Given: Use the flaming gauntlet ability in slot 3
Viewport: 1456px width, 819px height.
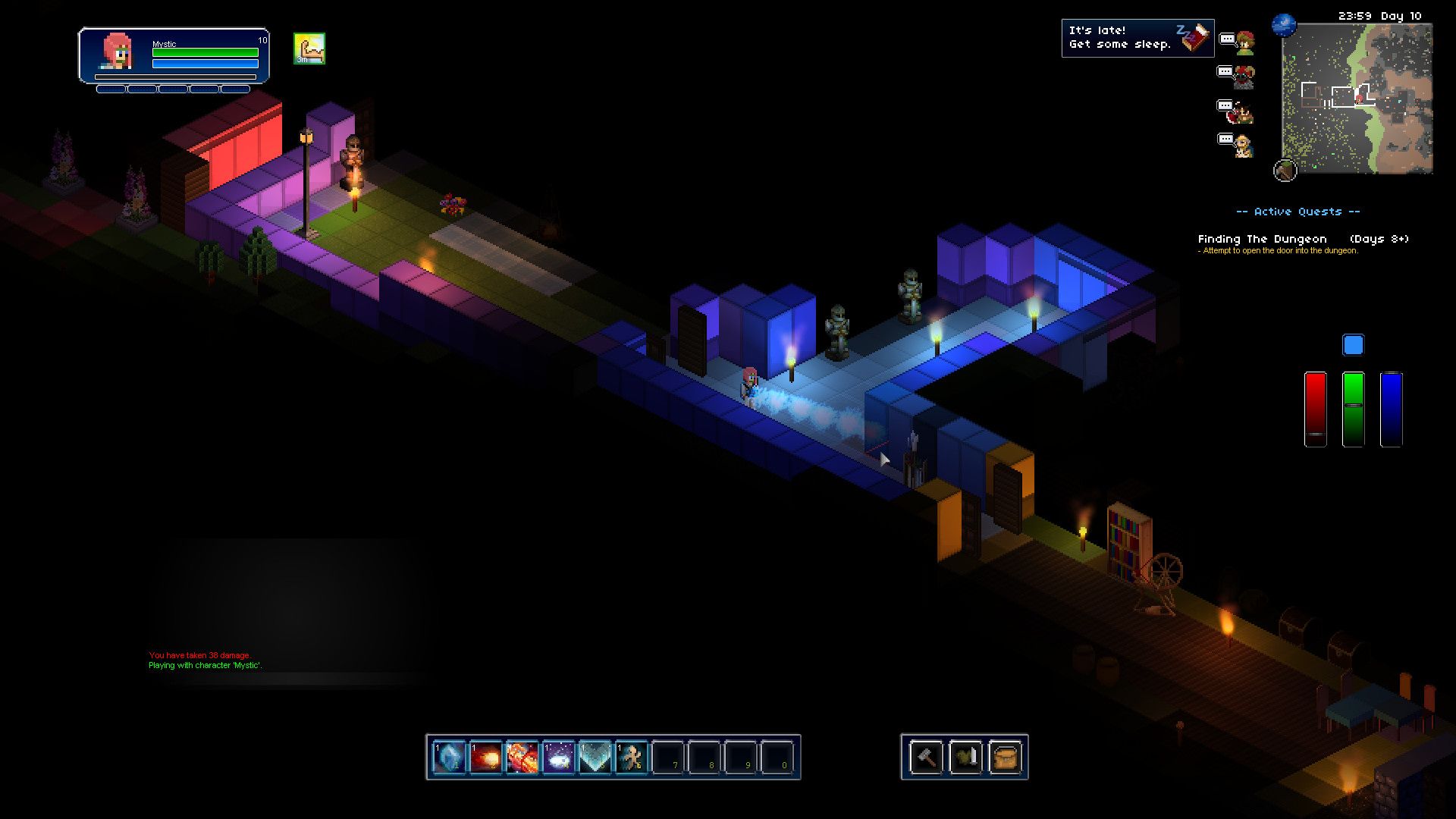Looking at the screenshot, I should coord(522,757).
